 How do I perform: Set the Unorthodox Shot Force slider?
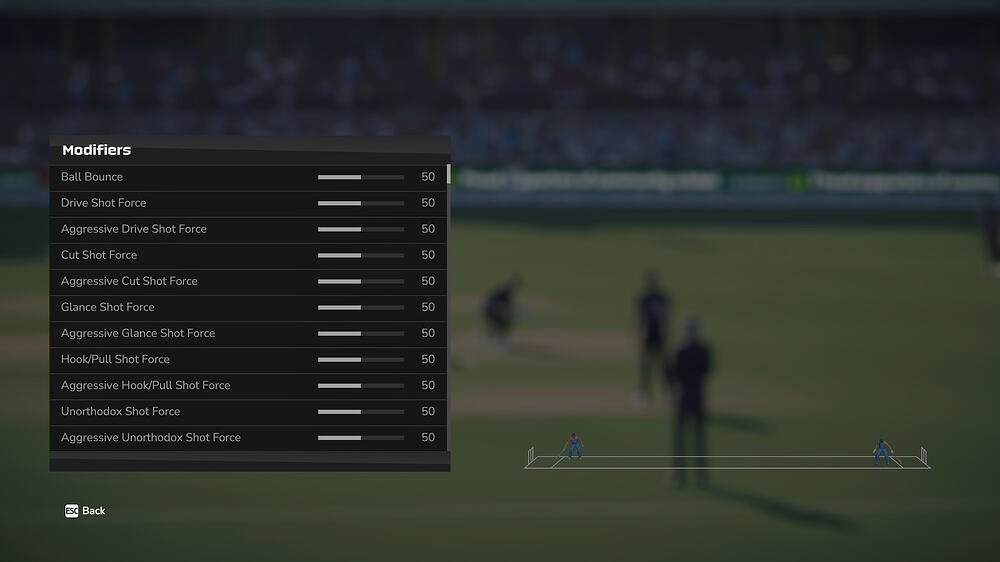coord(361,411)
